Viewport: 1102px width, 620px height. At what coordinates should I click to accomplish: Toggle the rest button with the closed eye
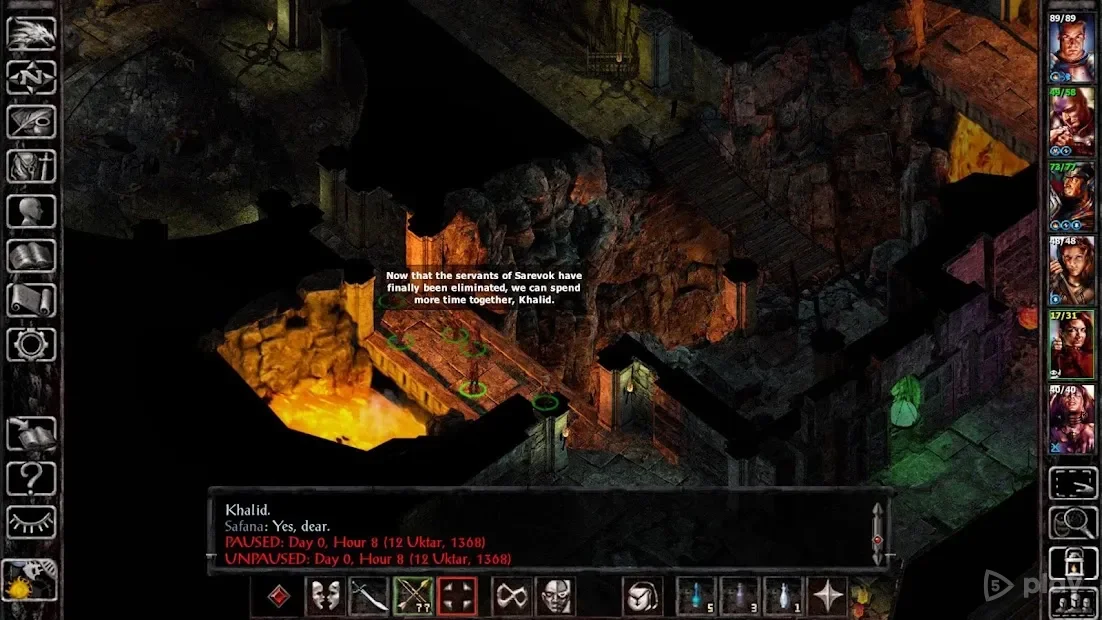(x=31, y=522)
